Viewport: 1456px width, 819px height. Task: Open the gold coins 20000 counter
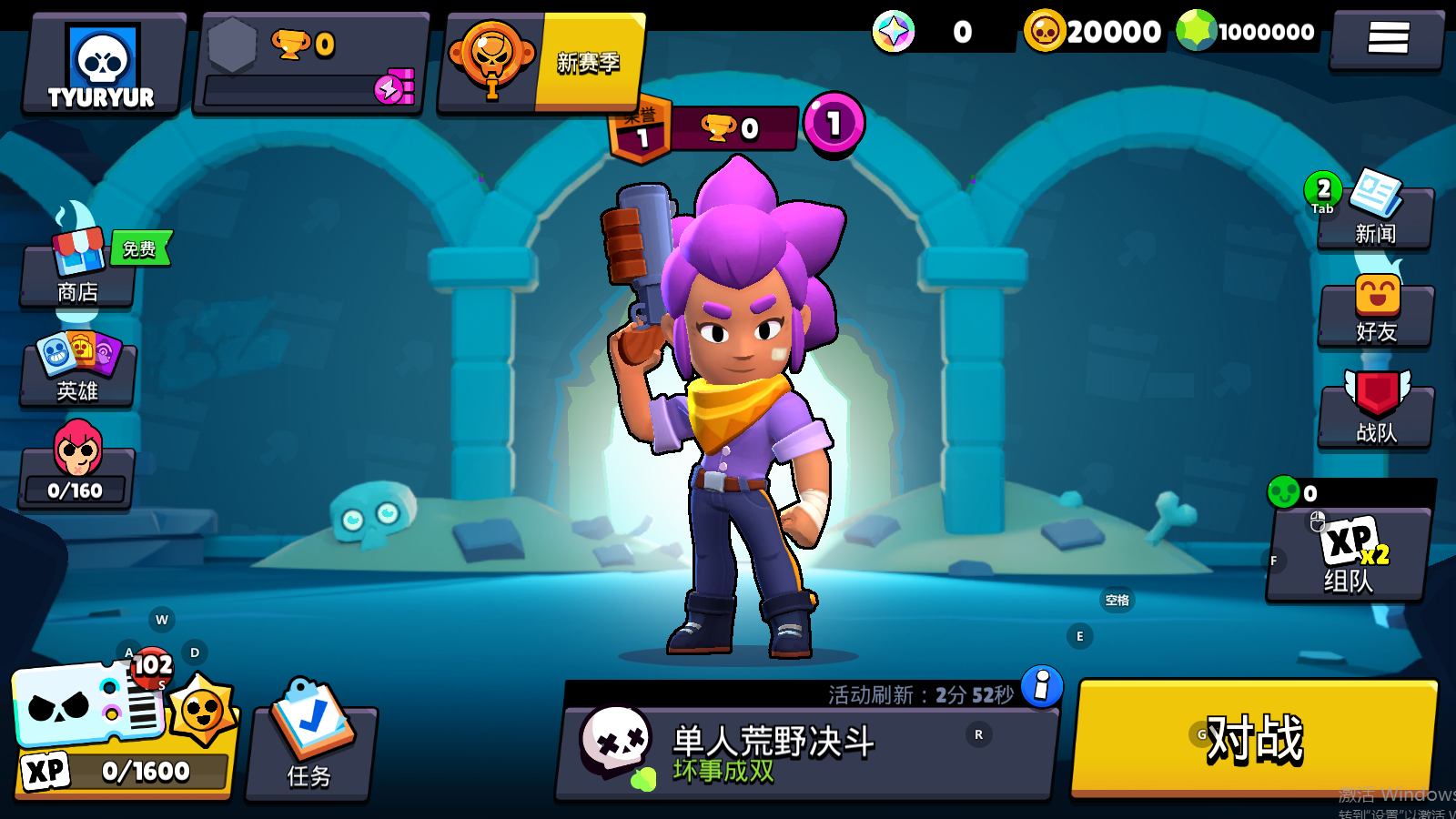1094,32
